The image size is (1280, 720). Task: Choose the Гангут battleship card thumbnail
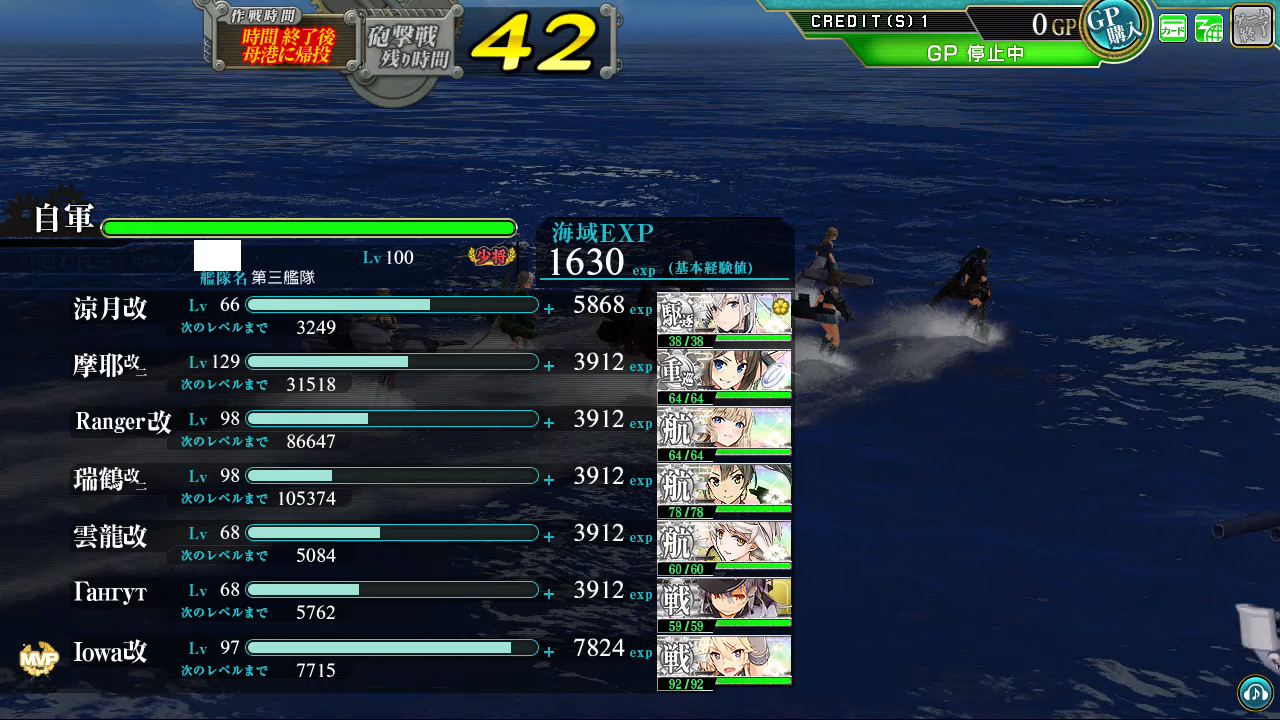click(x=724, y=605)
